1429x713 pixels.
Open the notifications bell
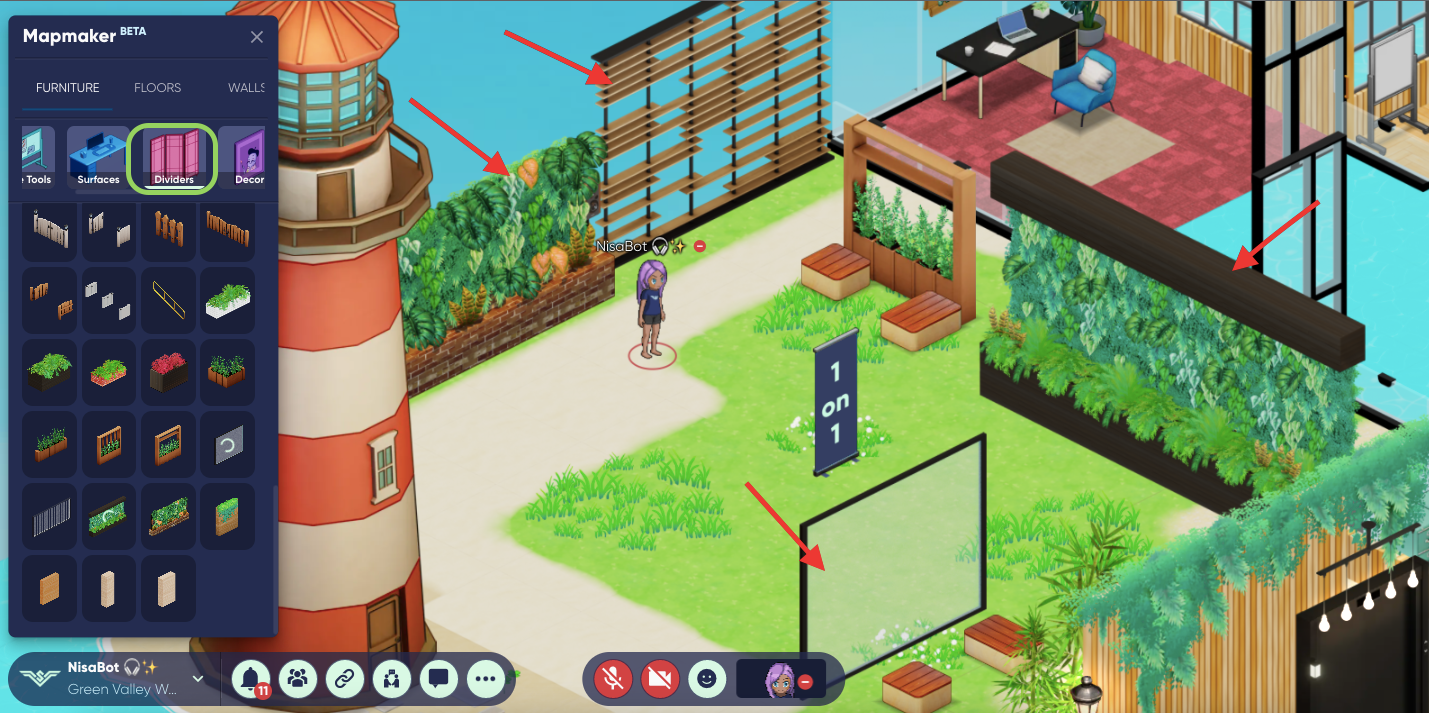252,679
